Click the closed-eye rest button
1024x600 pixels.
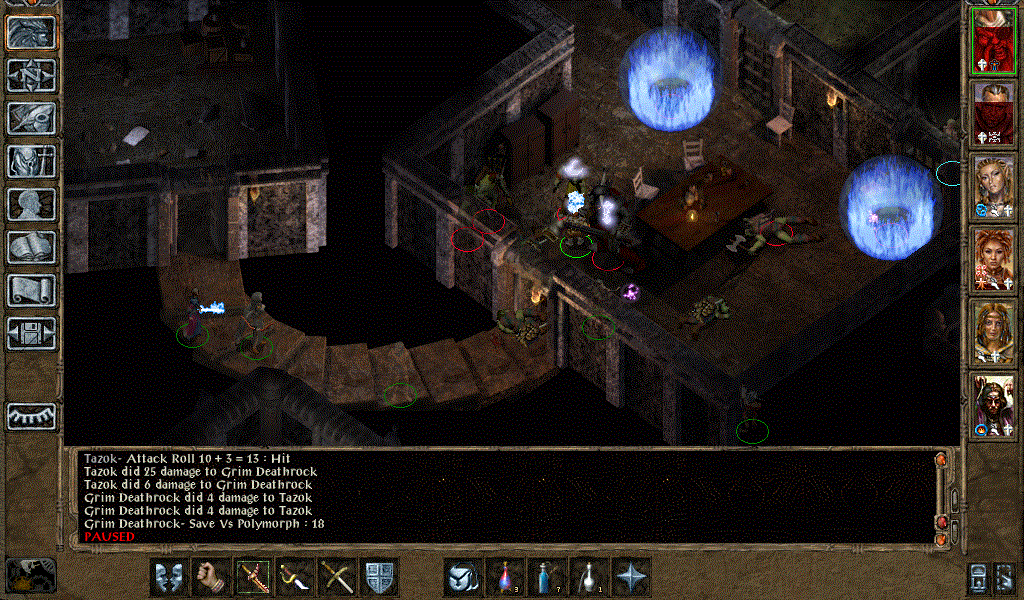31,415
